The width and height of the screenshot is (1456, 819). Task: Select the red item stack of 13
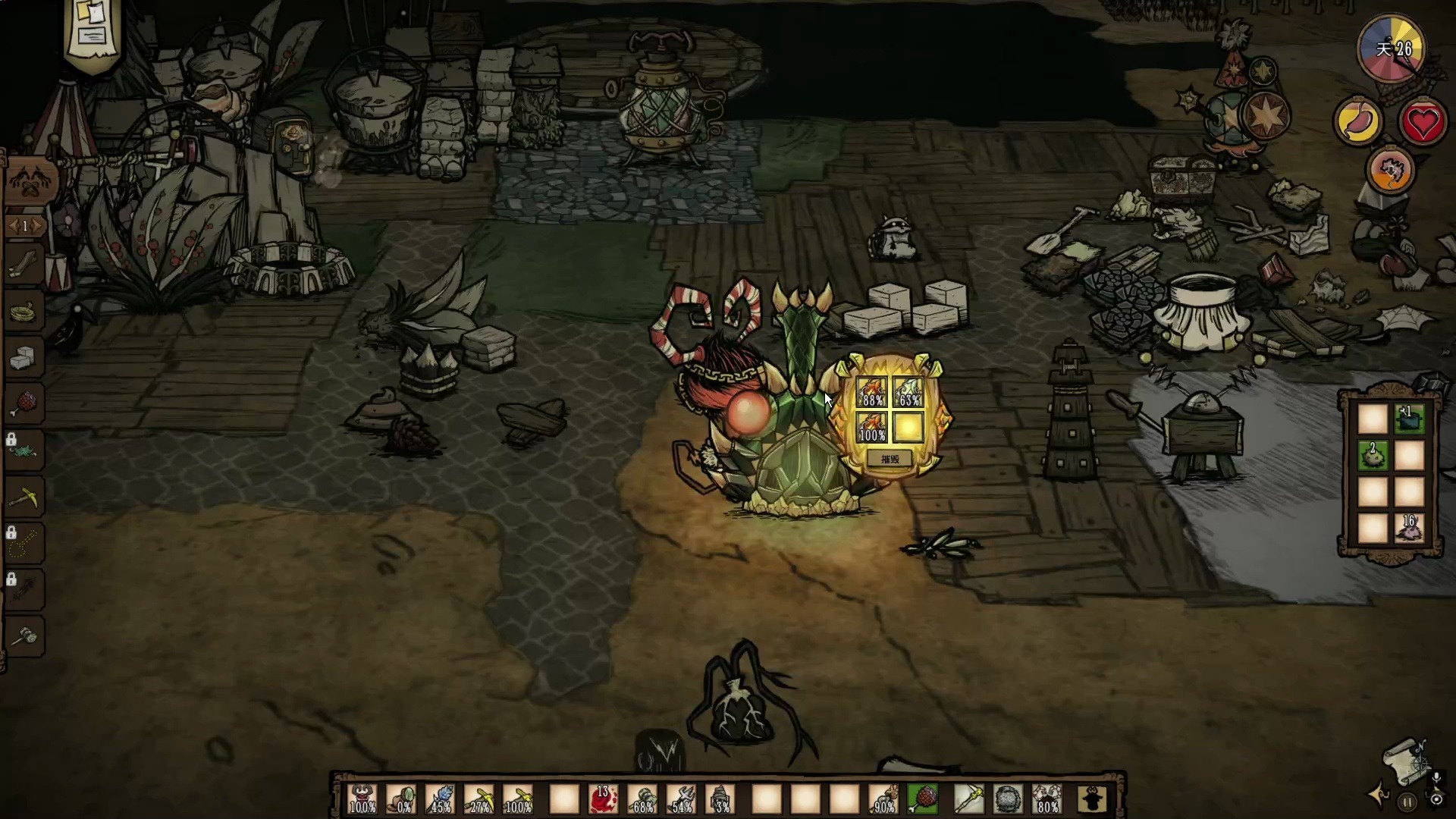coord(603,799)
